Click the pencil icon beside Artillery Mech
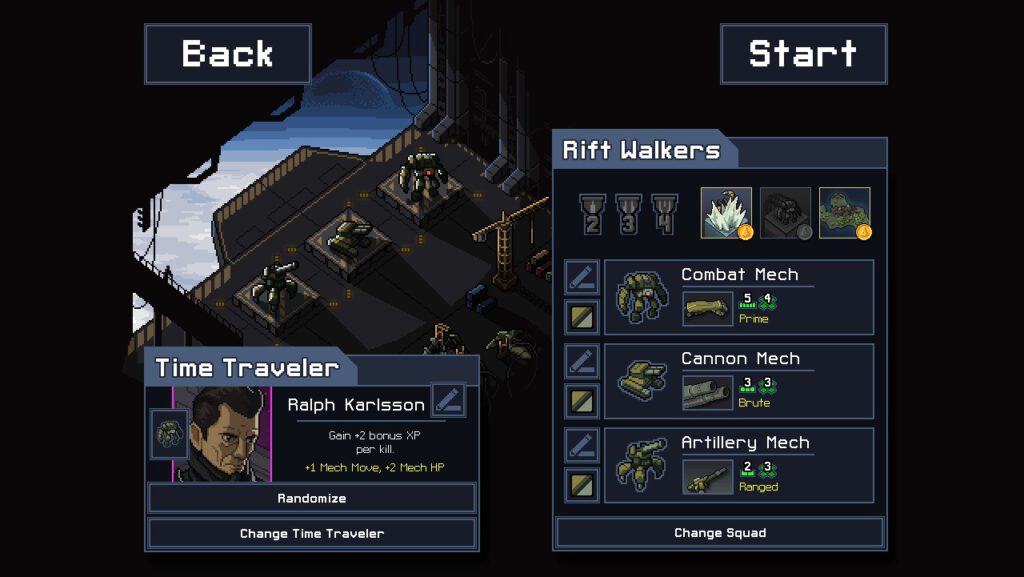This screenshot has width=1024, height=577. click(x=582, y=445)
